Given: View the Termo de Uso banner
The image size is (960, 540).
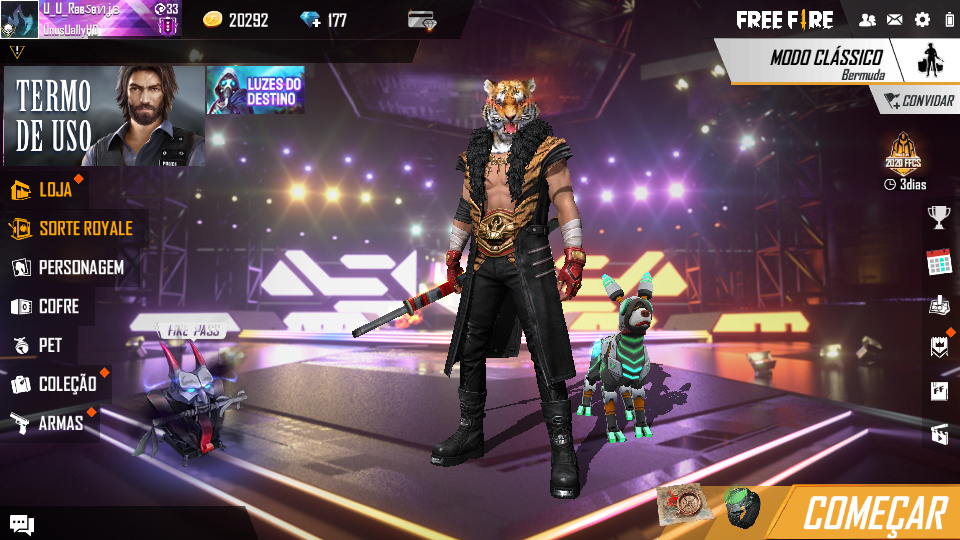Looking at the screenshot, I should click(x=103, y=116).
